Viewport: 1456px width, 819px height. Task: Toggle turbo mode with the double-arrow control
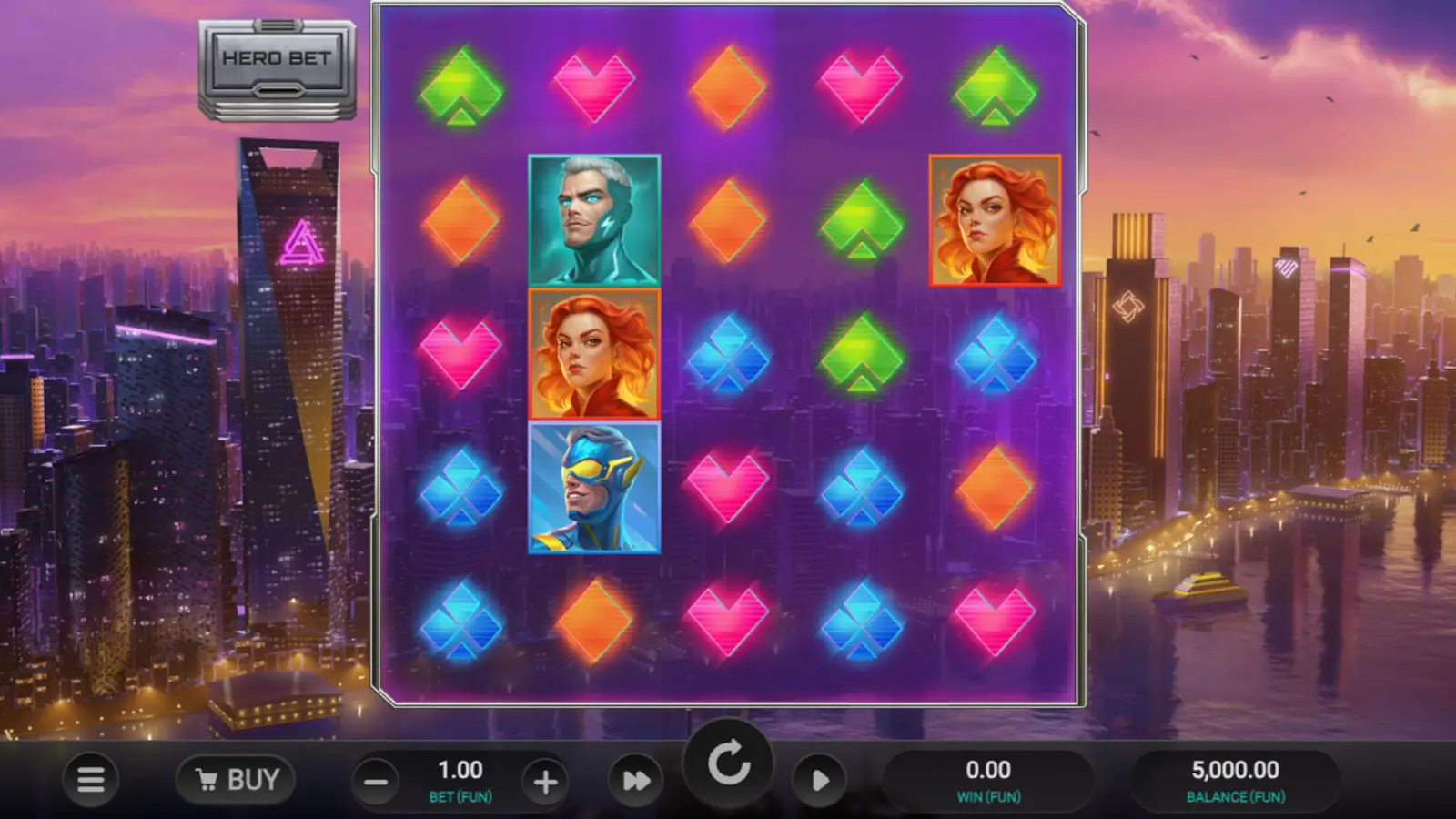[x=635, y=780]
